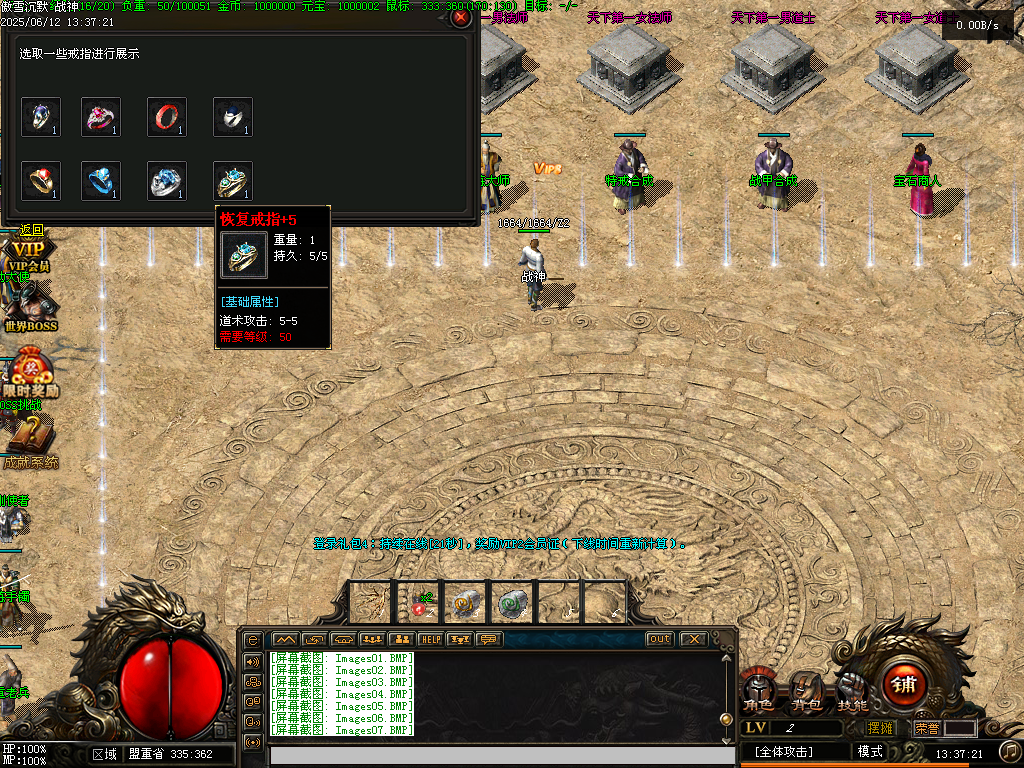This screenshot has height=768, width=1024.
Task: Toggle the 模式 attack mode button
Action: 870,751
